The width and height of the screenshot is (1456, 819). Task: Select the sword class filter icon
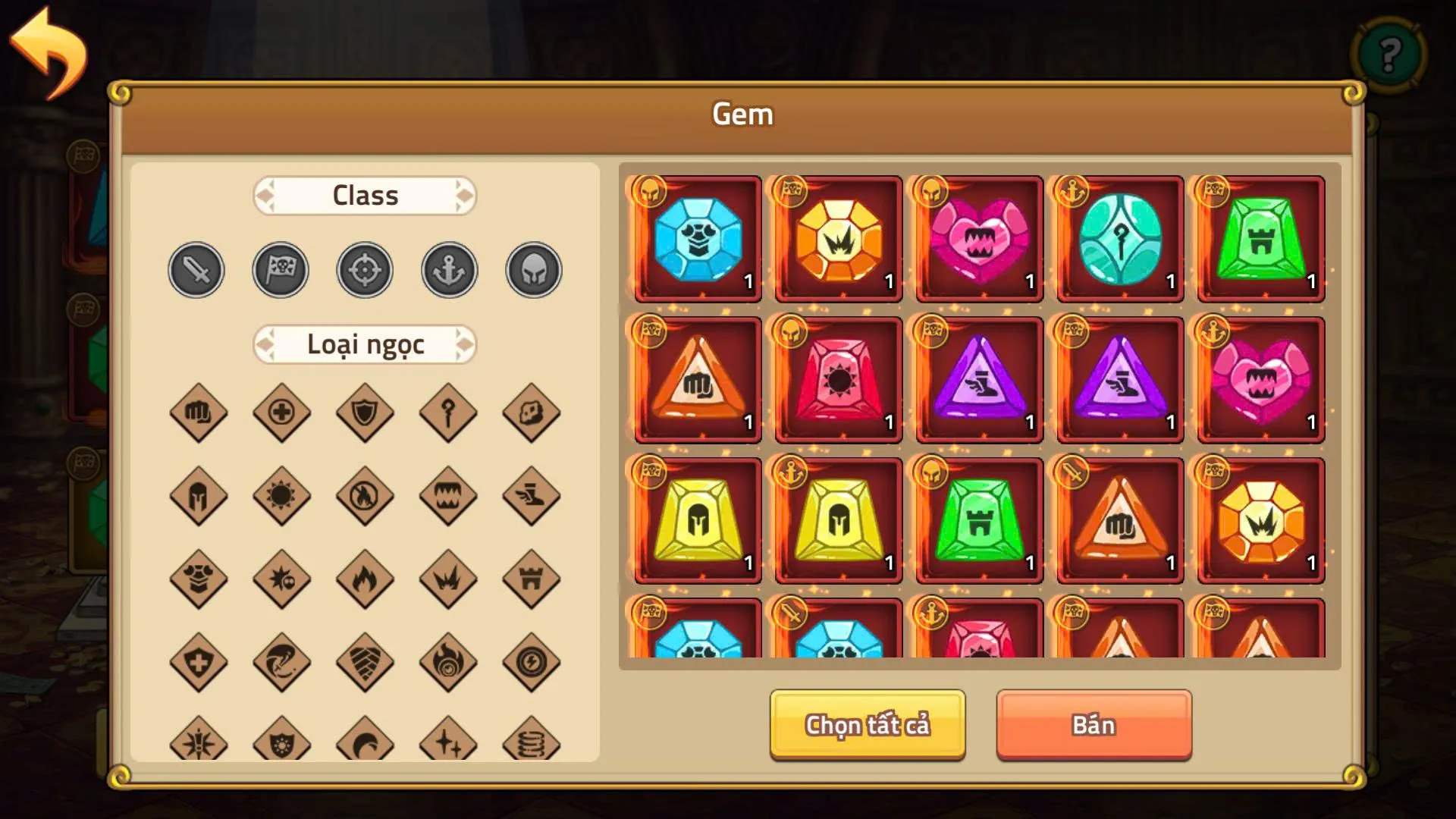[196, 269]
